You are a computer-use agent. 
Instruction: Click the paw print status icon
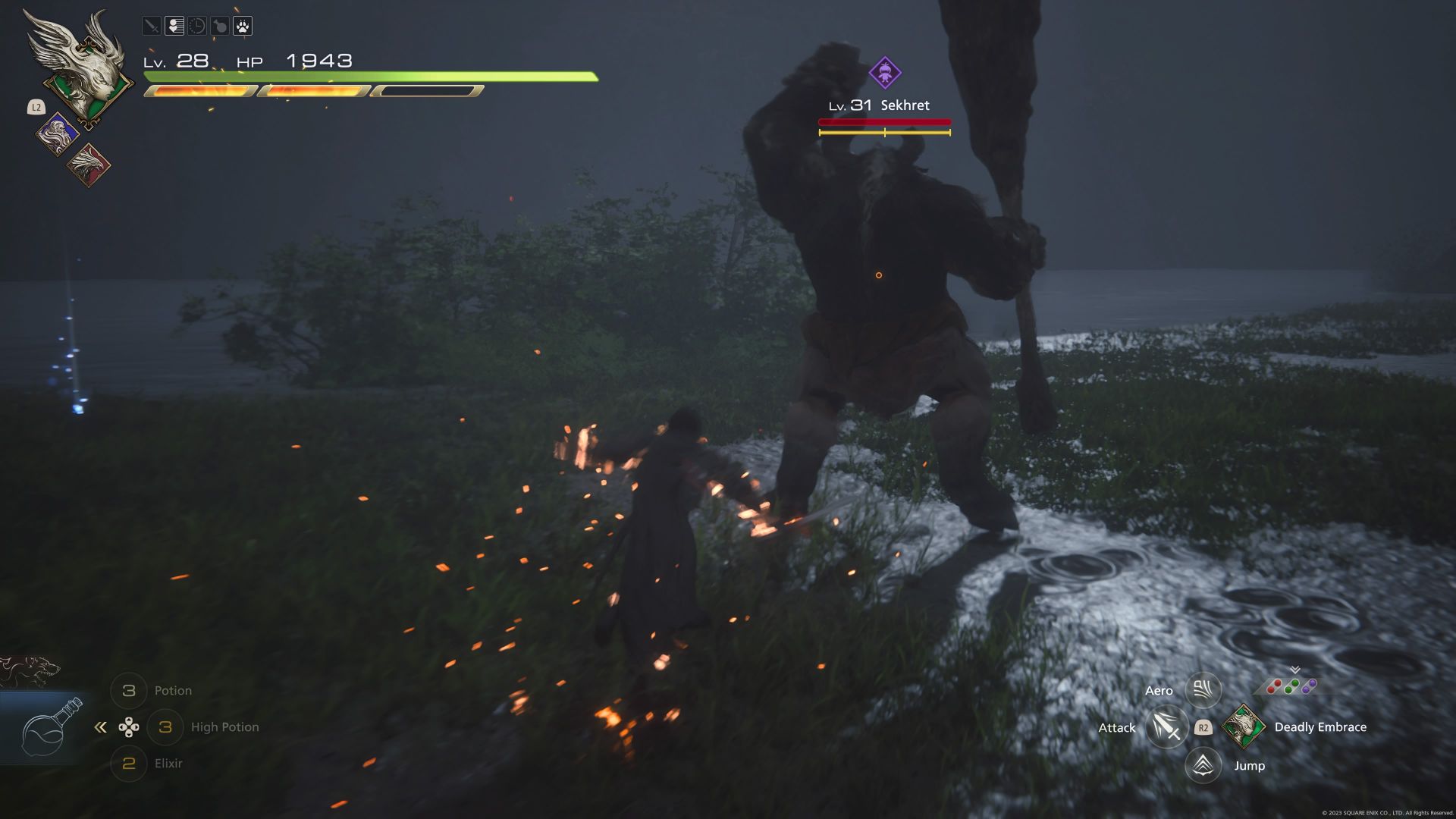tap(243, 27)
